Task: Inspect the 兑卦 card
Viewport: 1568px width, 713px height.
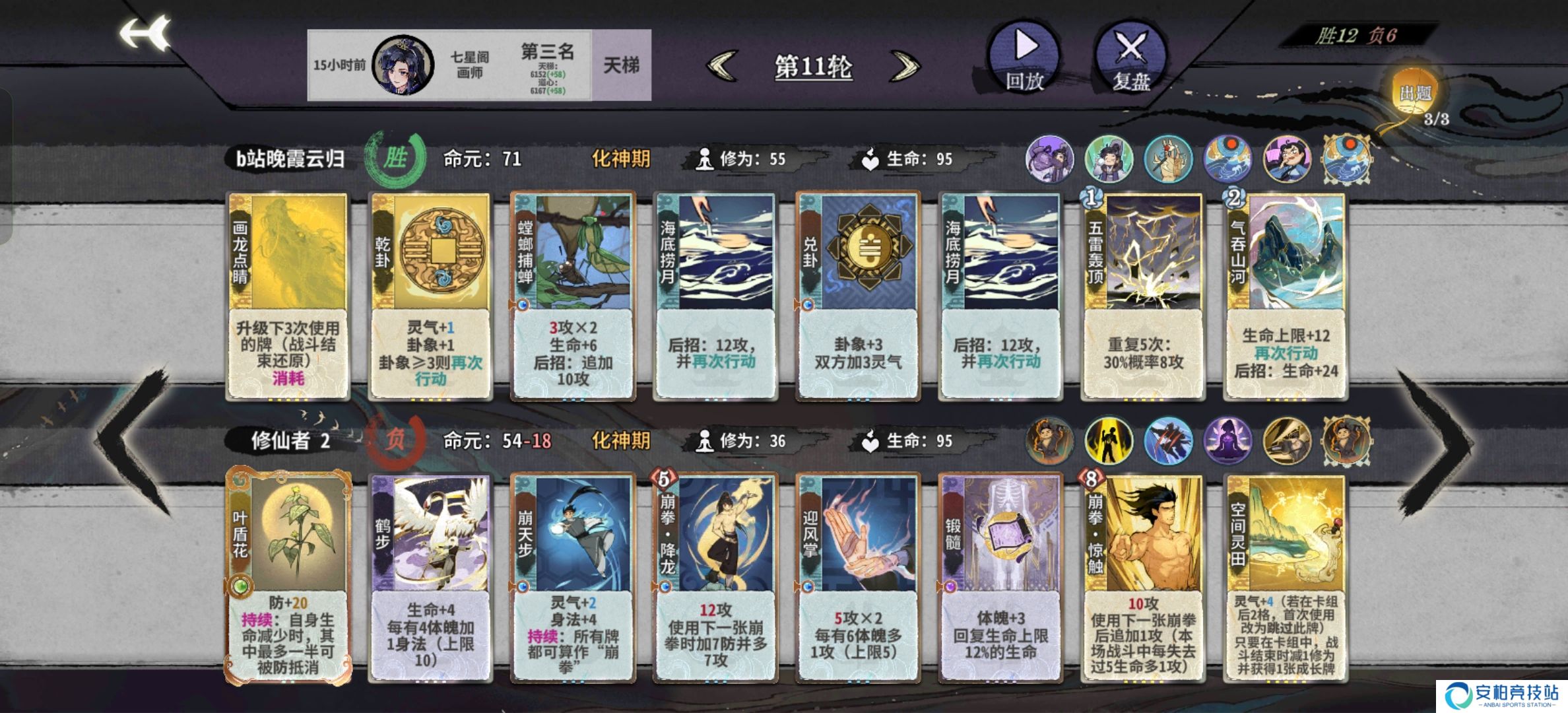Action: 858,296
